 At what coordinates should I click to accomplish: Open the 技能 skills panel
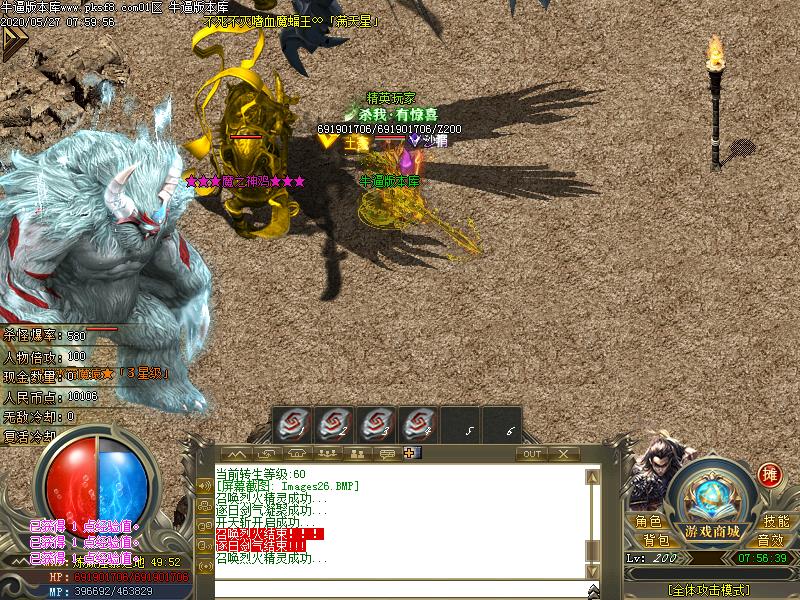click(x=776, y=521)
